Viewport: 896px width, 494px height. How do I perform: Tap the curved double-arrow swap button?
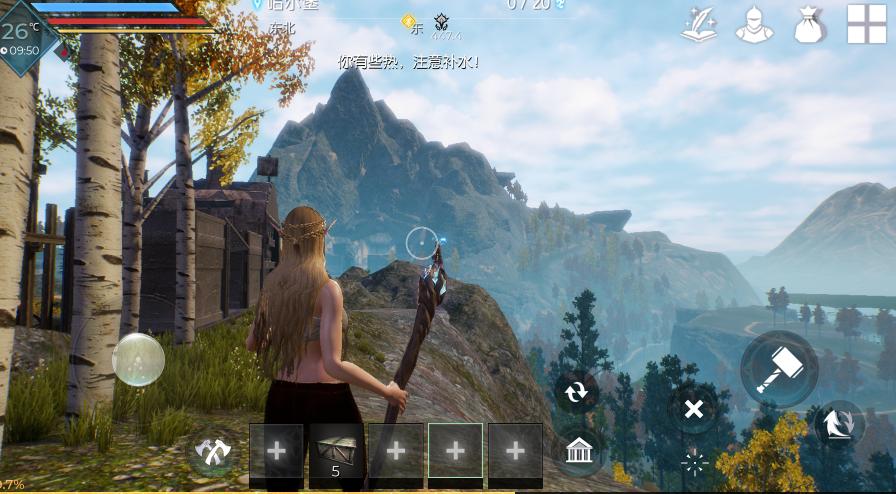click(840, 424)
